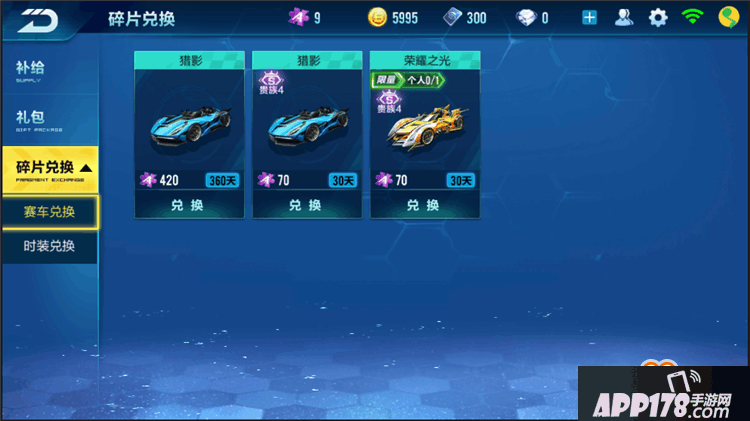Click 兑换 under the 荣耀之光 car

(x=425, y=205)
